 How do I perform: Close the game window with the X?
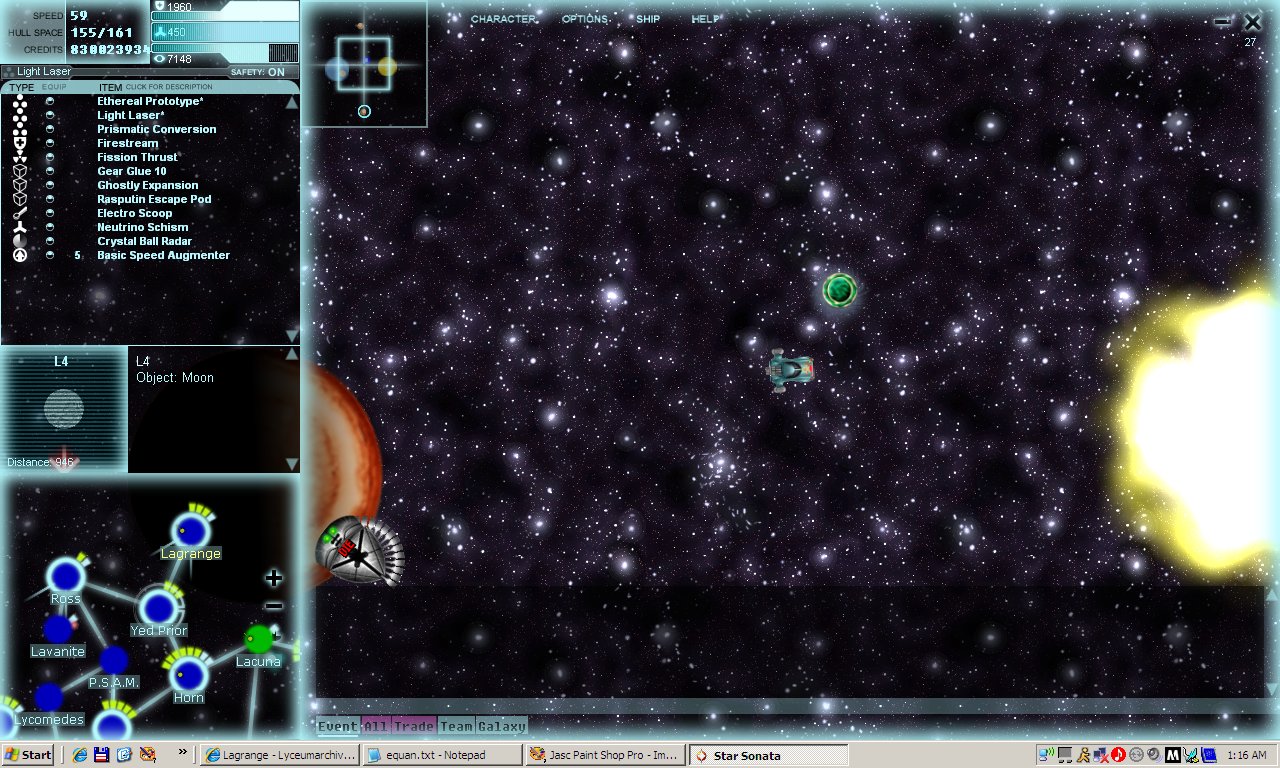coord(1252,22)
